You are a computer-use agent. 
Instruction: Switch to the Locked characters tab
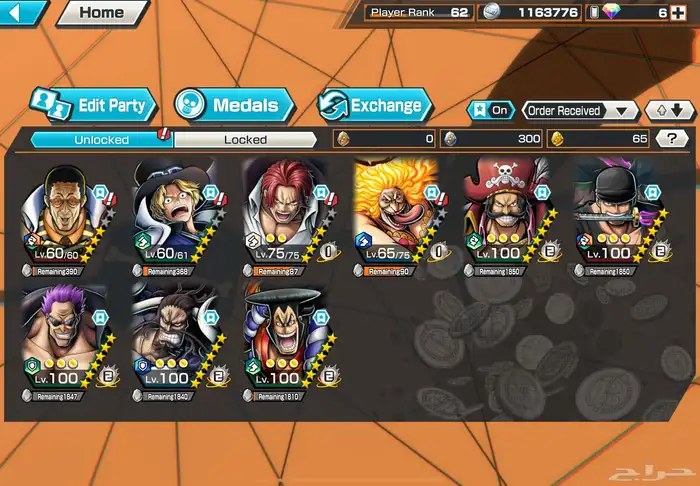point(245,140)
